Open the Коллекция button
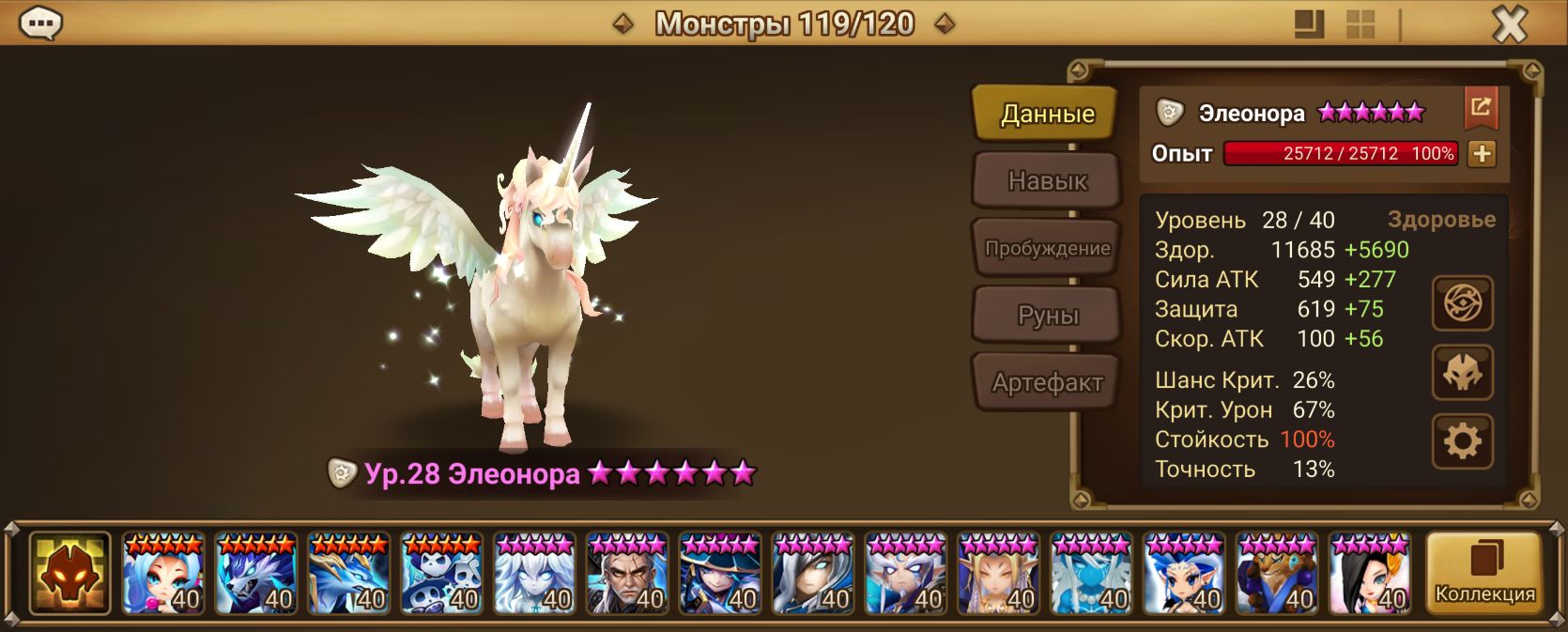The image size is (1568, 632). [1484, 574]
